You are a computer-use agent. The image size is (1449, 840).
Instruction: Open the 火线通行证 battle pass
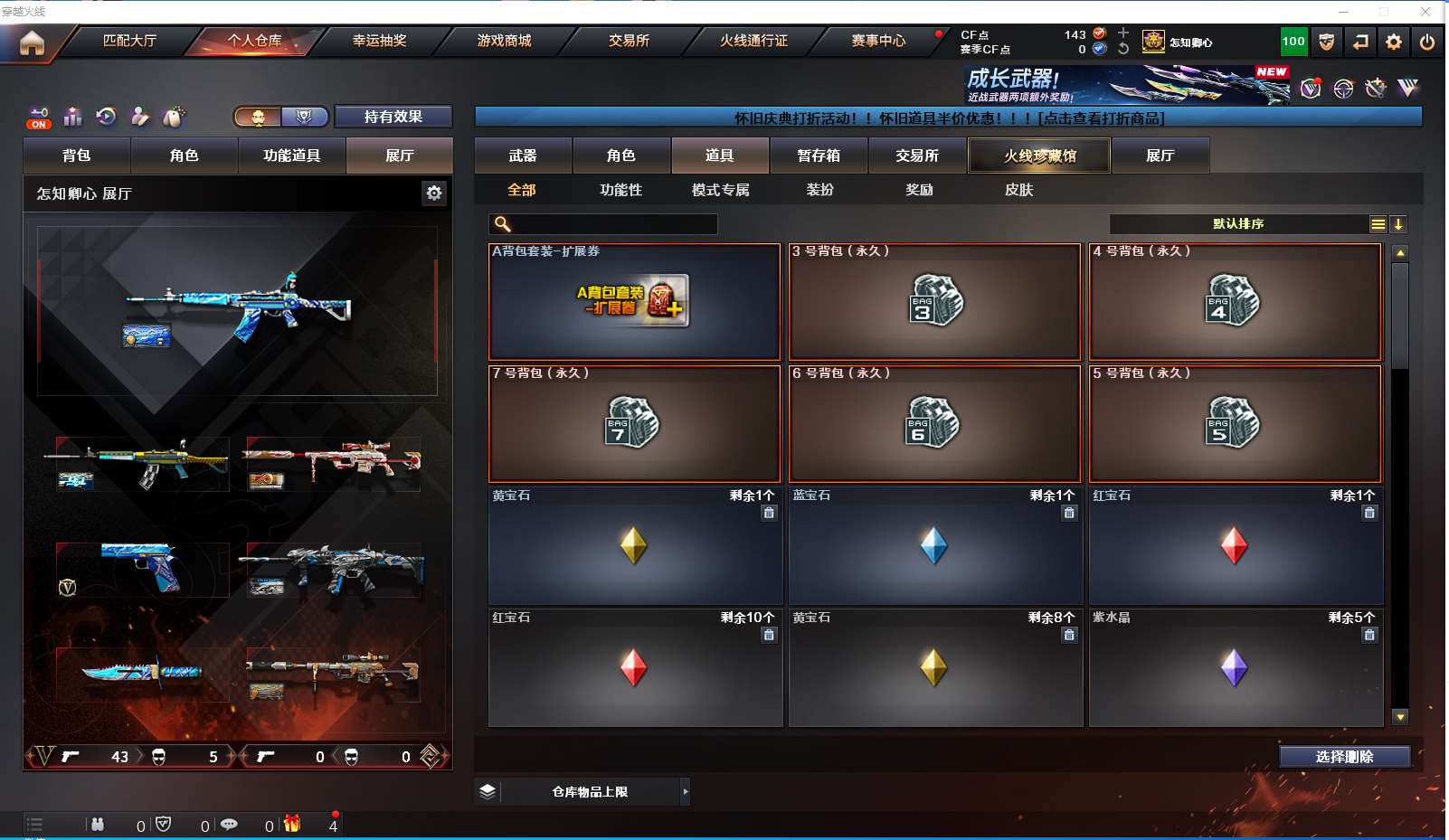click(753, 41)
